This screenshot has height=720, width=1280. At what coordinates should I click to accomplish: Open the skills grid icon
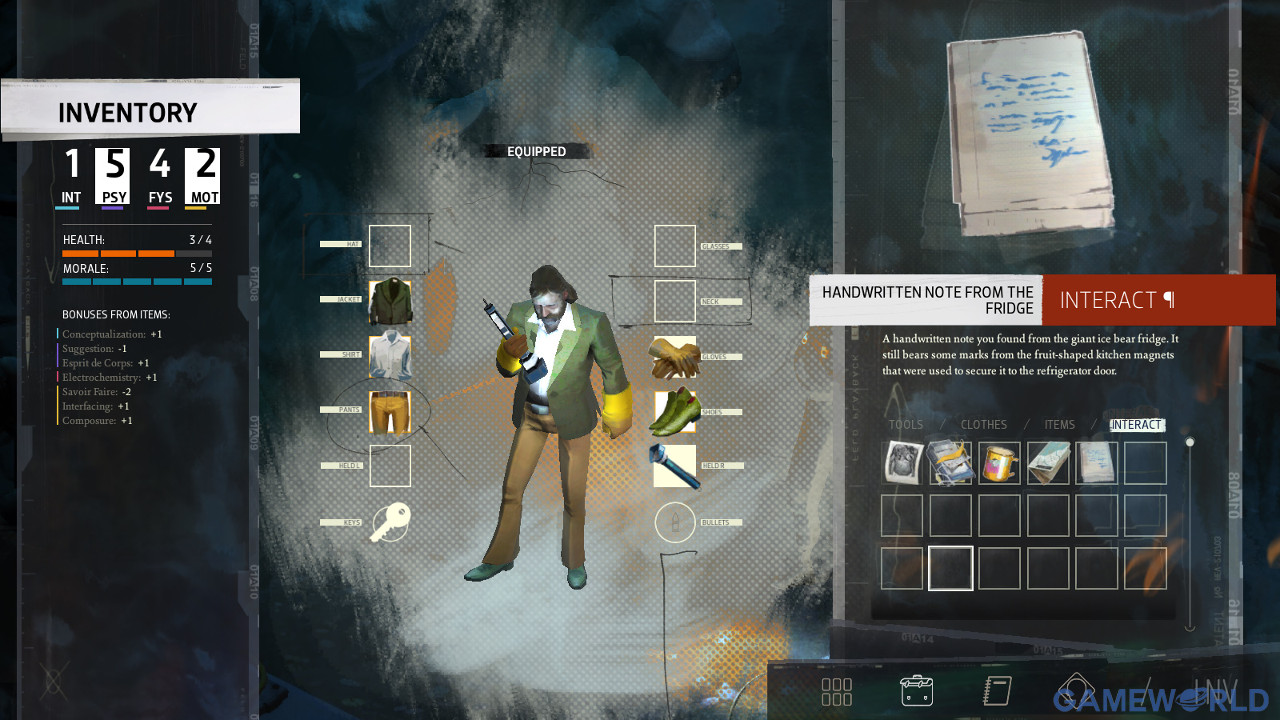836,691
